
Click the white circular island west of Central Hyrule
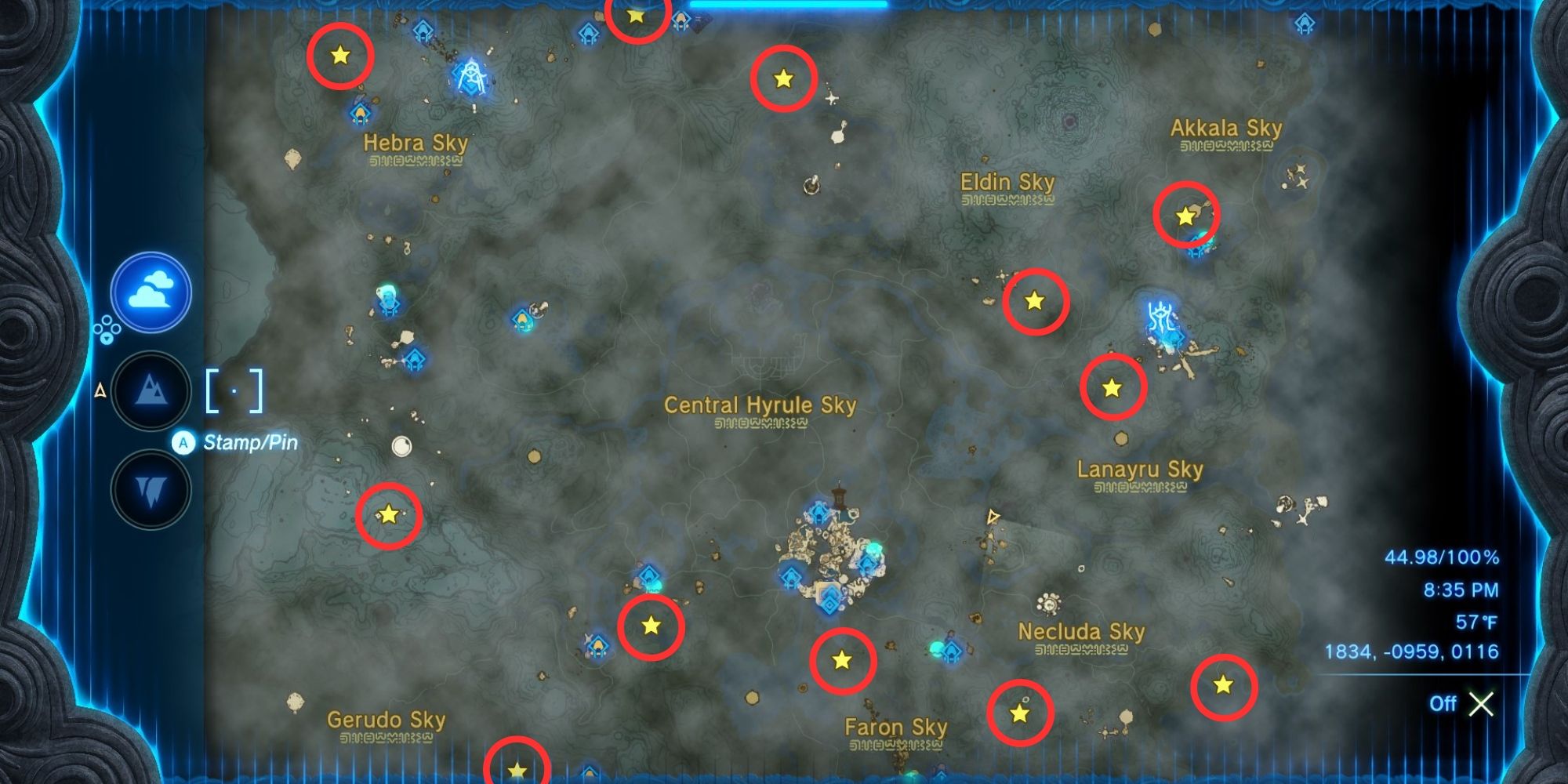[x=401, y=447]
